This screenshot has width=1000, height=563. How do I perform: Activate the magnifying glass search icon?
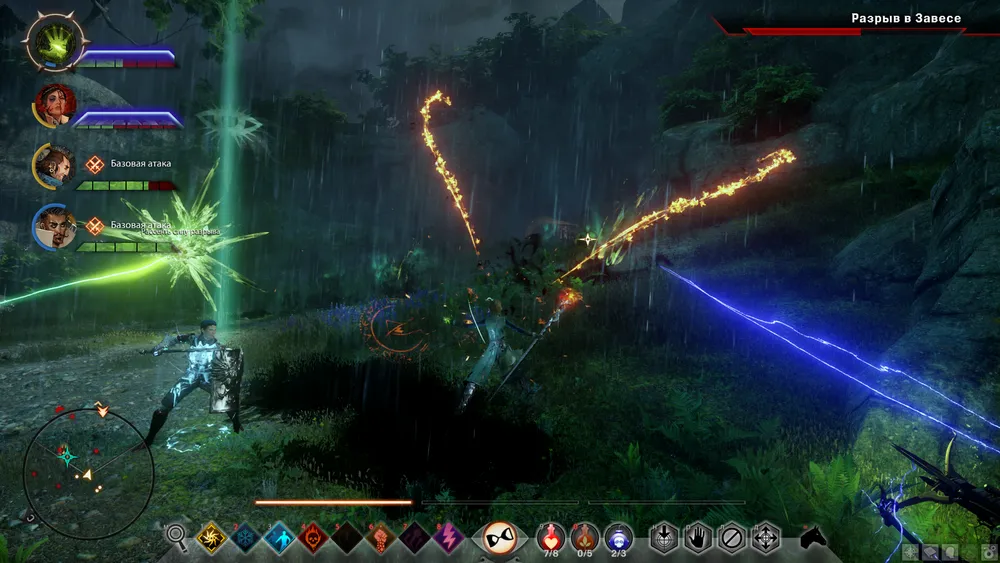(x=177, y=537)
